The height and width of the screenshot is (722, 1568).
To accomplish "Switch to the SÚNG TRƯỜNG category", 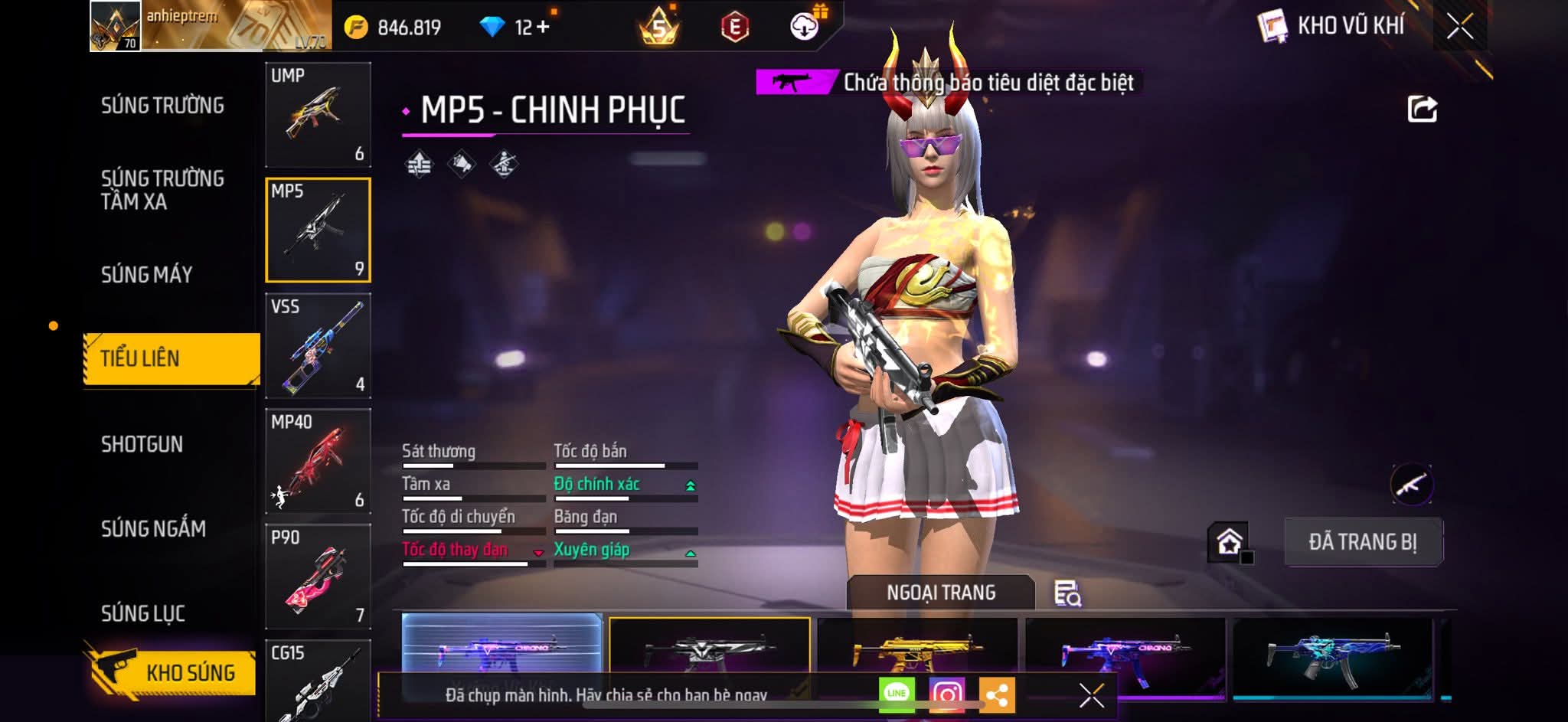I will (162, 106).
